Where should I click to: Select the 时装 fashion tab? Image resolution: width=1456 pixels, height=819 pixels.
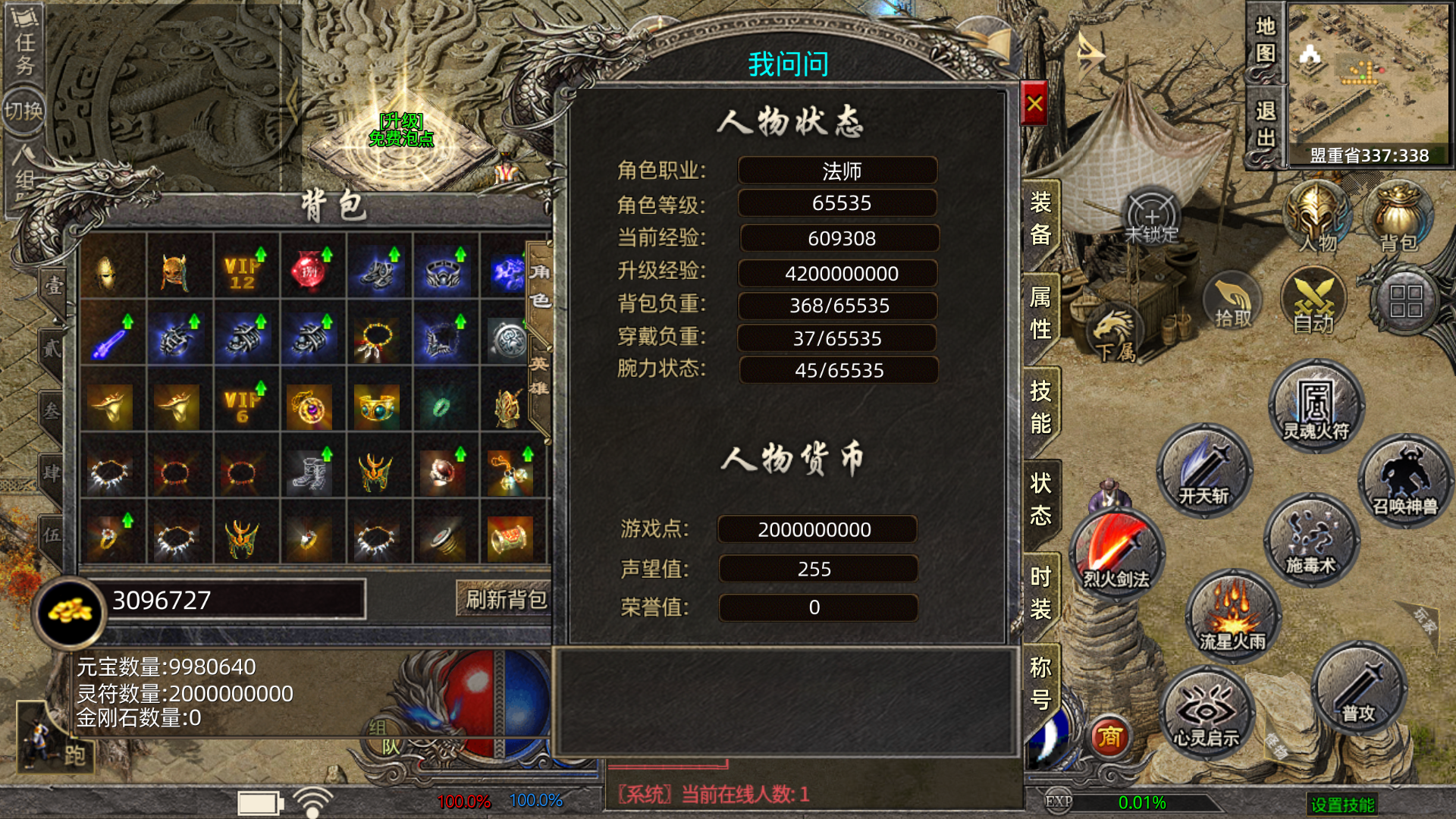[1040, 593]
